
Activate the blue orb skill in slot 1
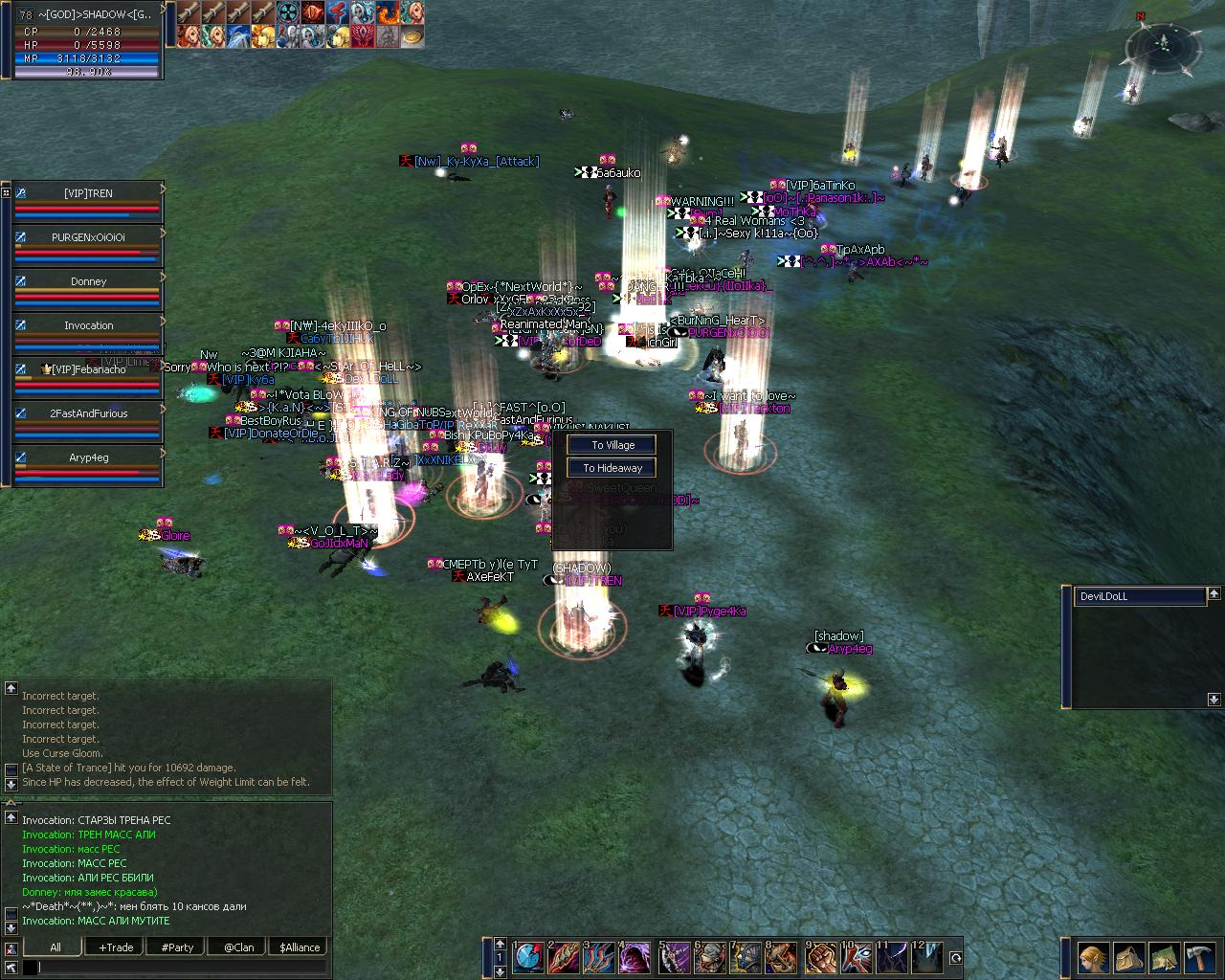[528, 958]
